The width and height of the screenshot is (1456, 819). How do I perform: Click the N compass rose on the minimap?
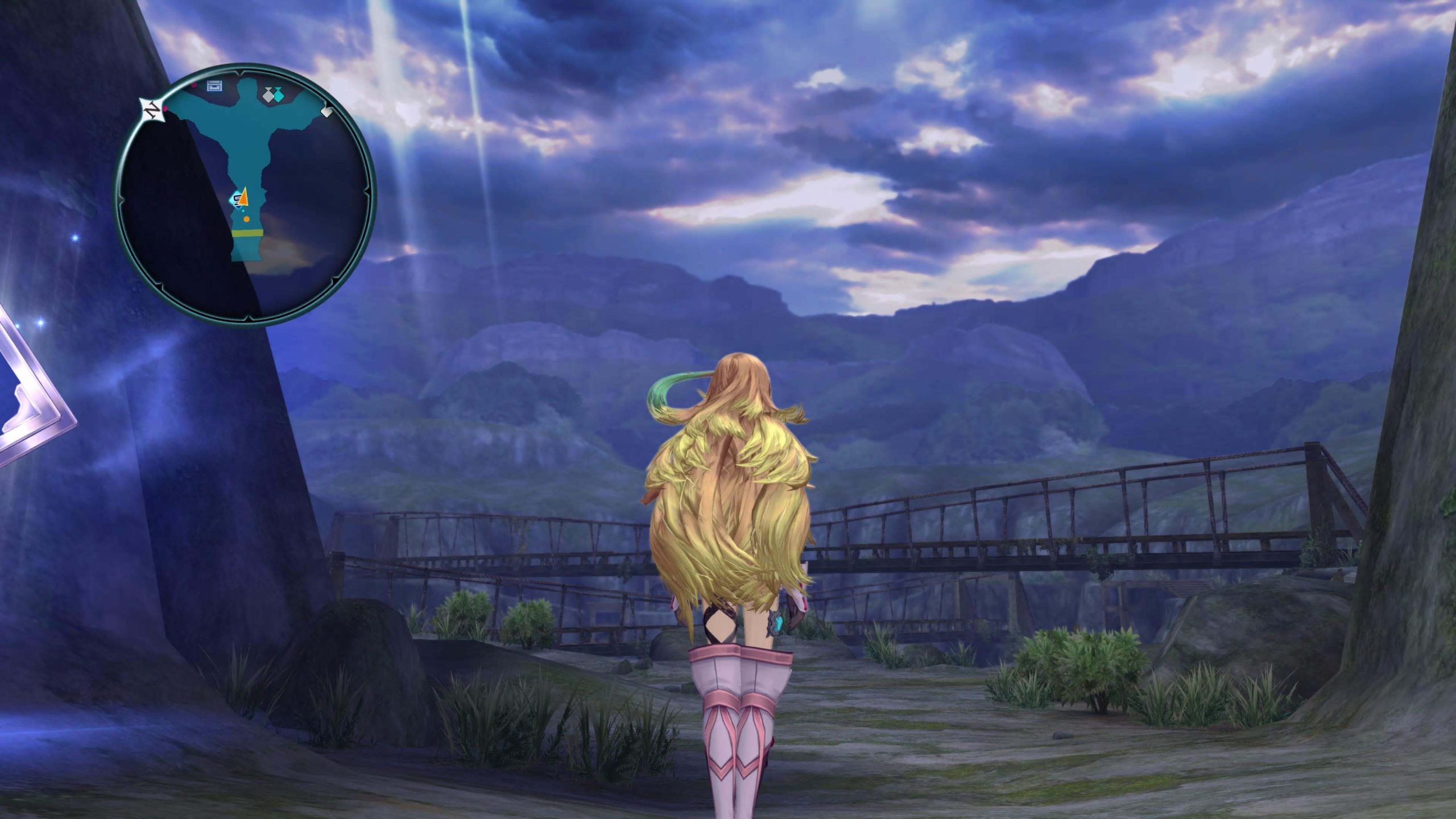[152, 108]
